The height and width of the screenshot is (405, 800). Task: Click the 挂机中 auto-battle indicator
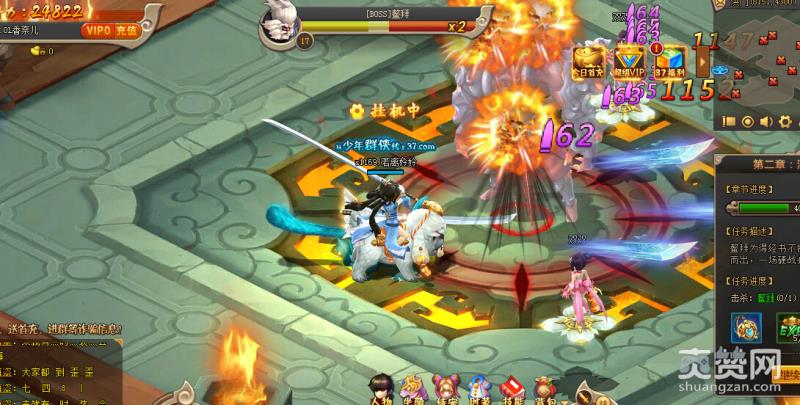pos(384,110)
